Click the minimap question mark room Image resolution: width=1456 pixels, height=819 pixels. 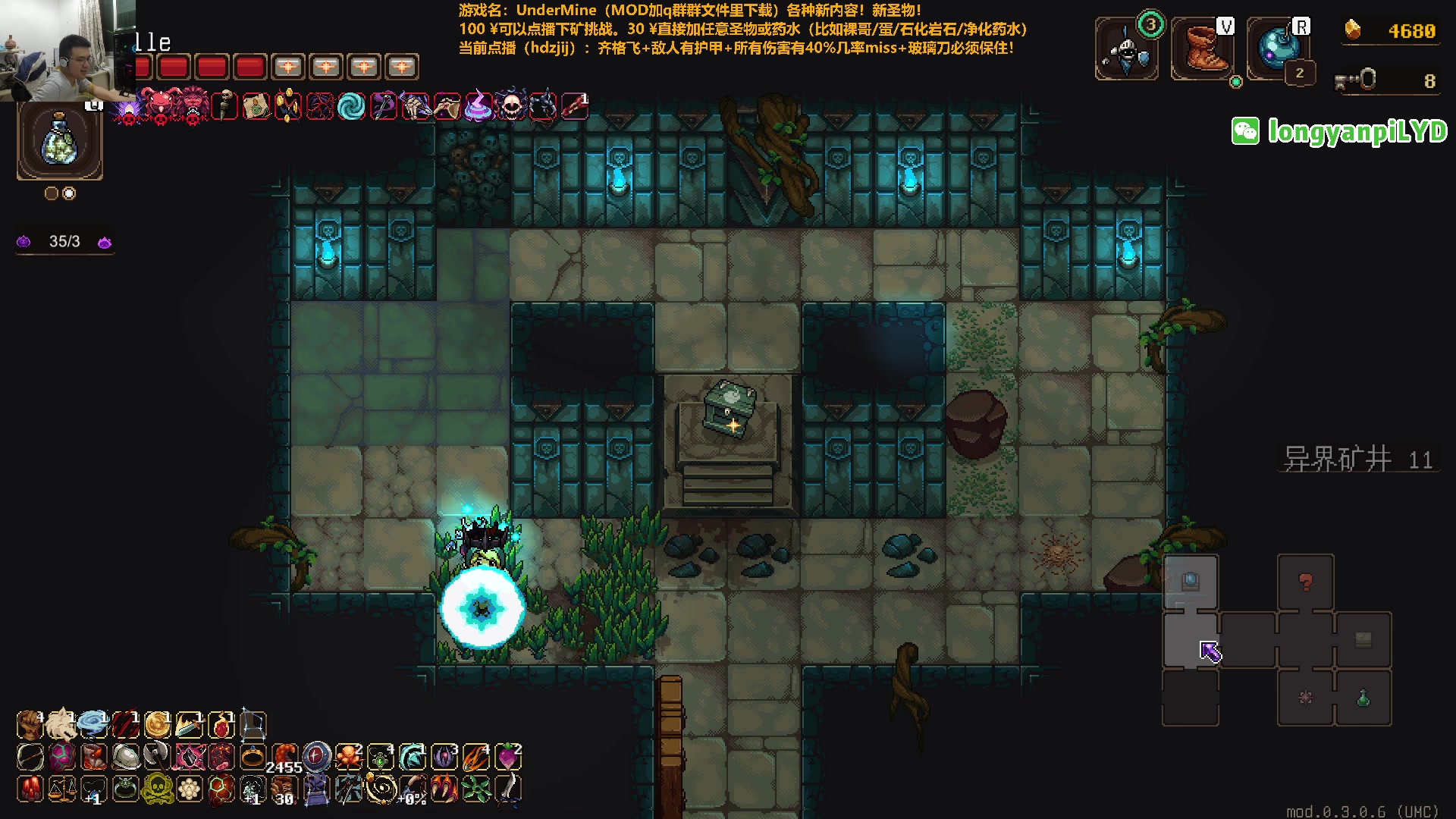tap(1305, 582)
